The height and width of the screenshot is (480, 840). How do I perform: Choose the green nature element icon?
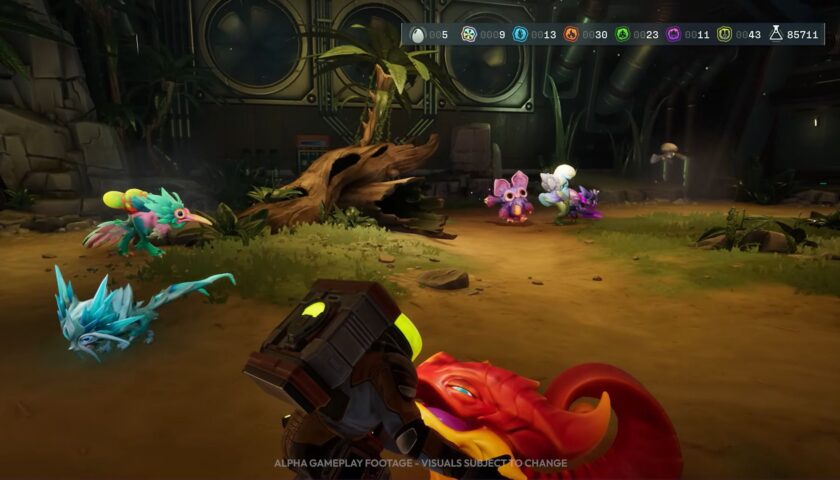click(622, 34)
